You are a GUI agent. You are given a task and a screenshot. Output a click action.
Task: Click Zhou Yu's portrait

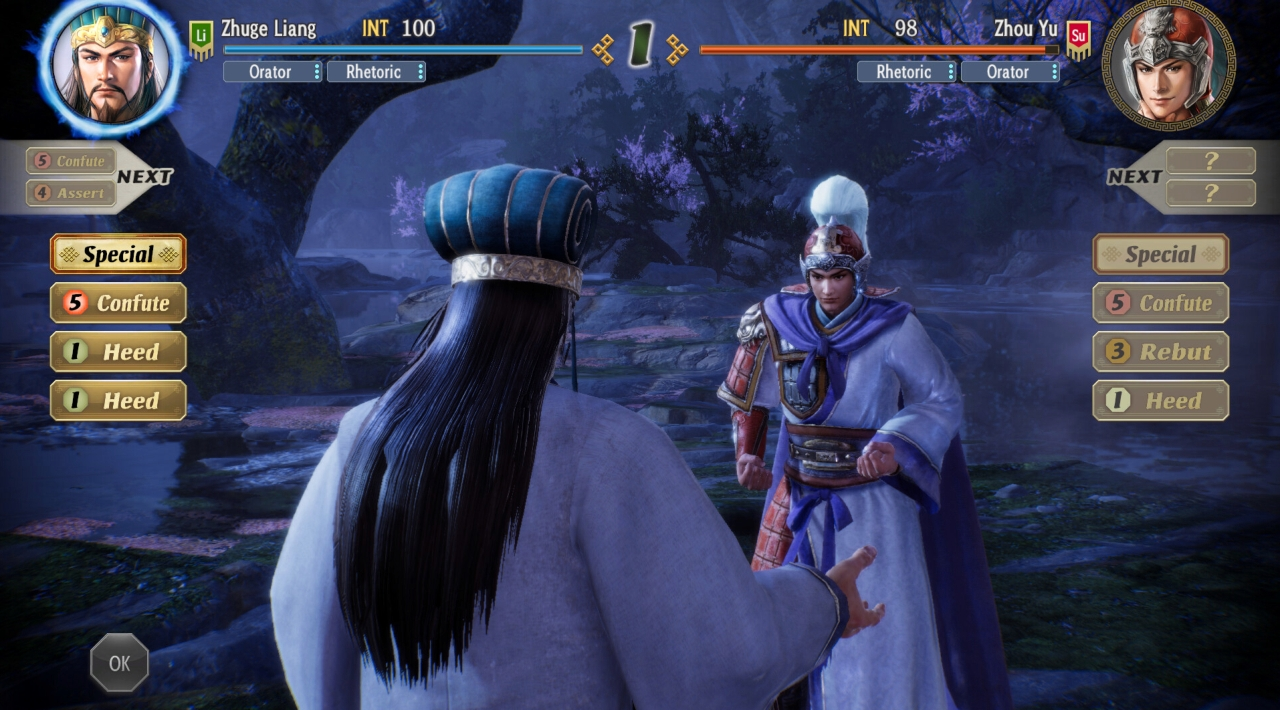tap(1168, 62)
